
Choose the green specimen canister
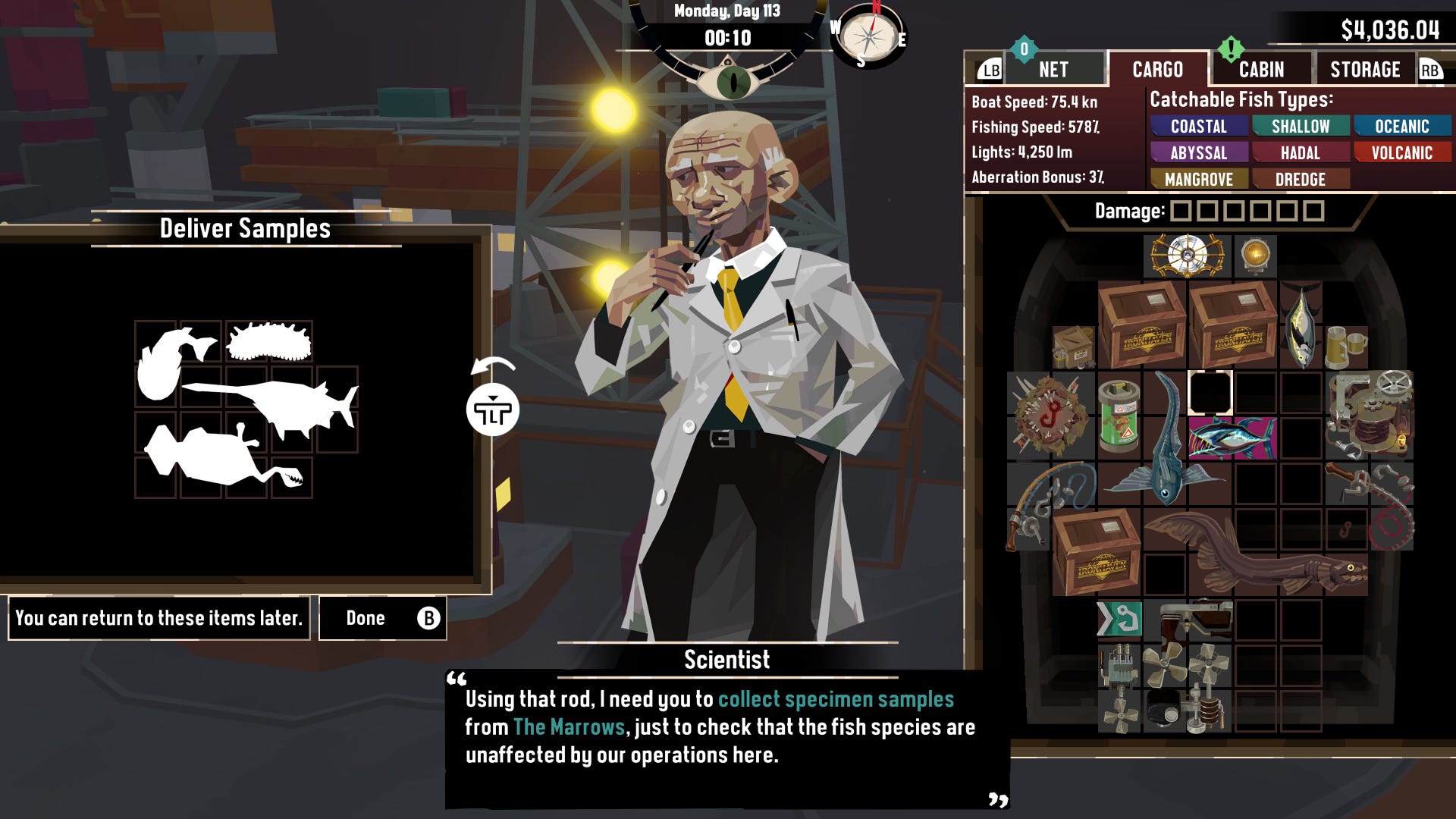coord(1119,416)
